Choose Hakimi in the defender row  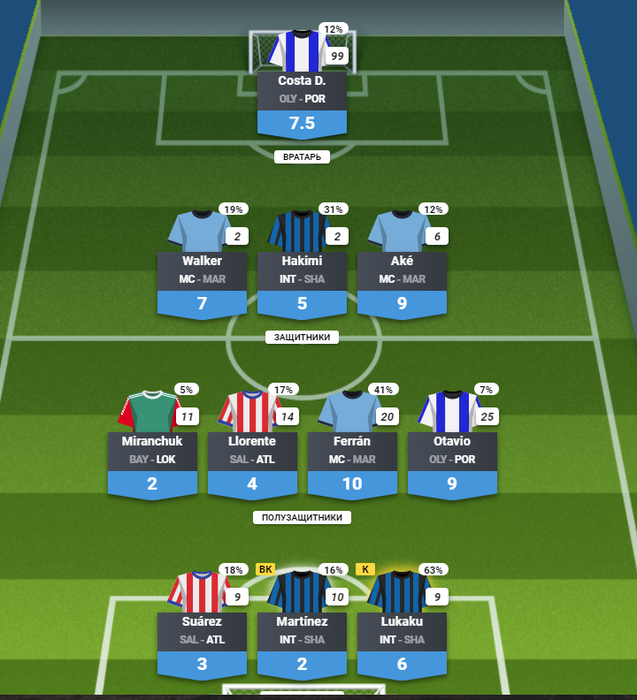[x=302, y=269]
